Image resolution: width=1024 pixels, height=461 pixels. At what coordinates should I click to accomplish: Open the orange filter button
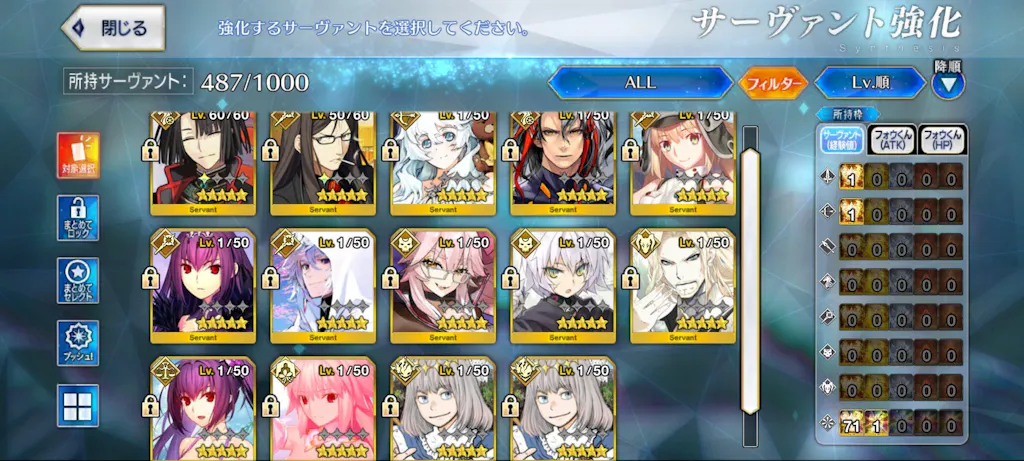(x=772, y=84)
